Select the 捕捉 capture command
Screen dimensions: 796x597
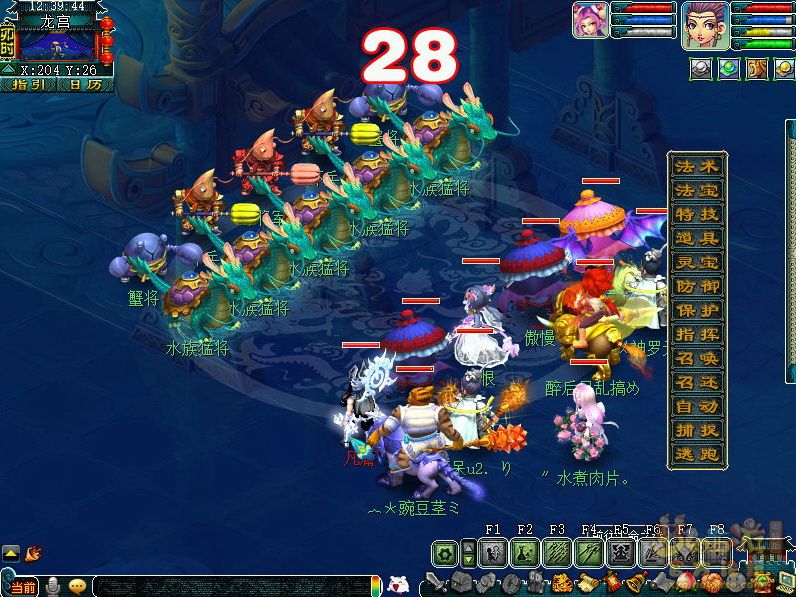696,431
